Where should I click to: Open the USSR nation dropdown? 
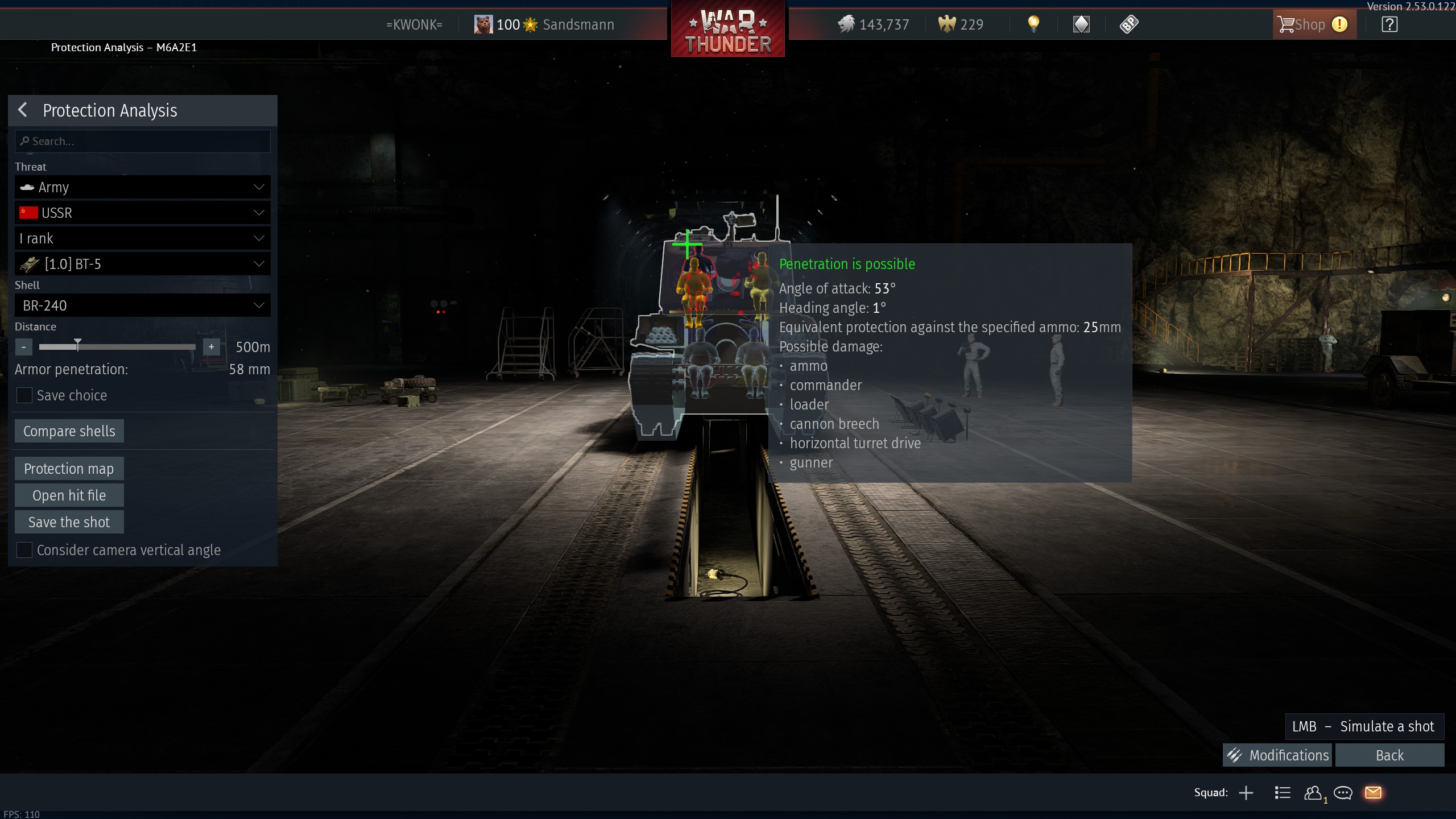pos(142,213)
